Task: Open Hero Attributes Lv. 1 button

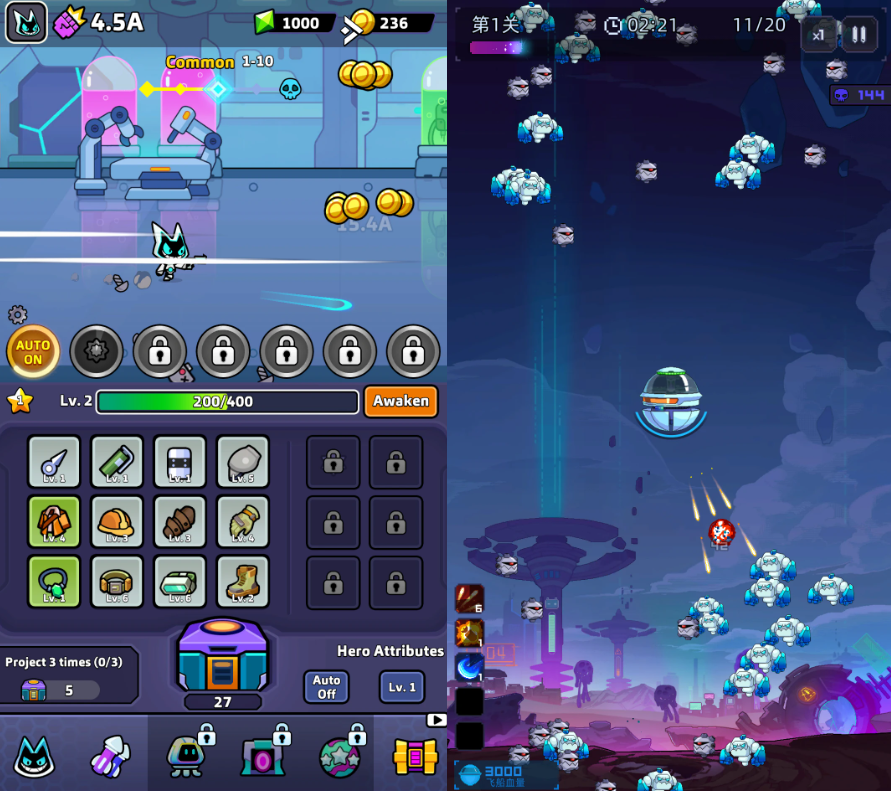Action: (401, 687)
